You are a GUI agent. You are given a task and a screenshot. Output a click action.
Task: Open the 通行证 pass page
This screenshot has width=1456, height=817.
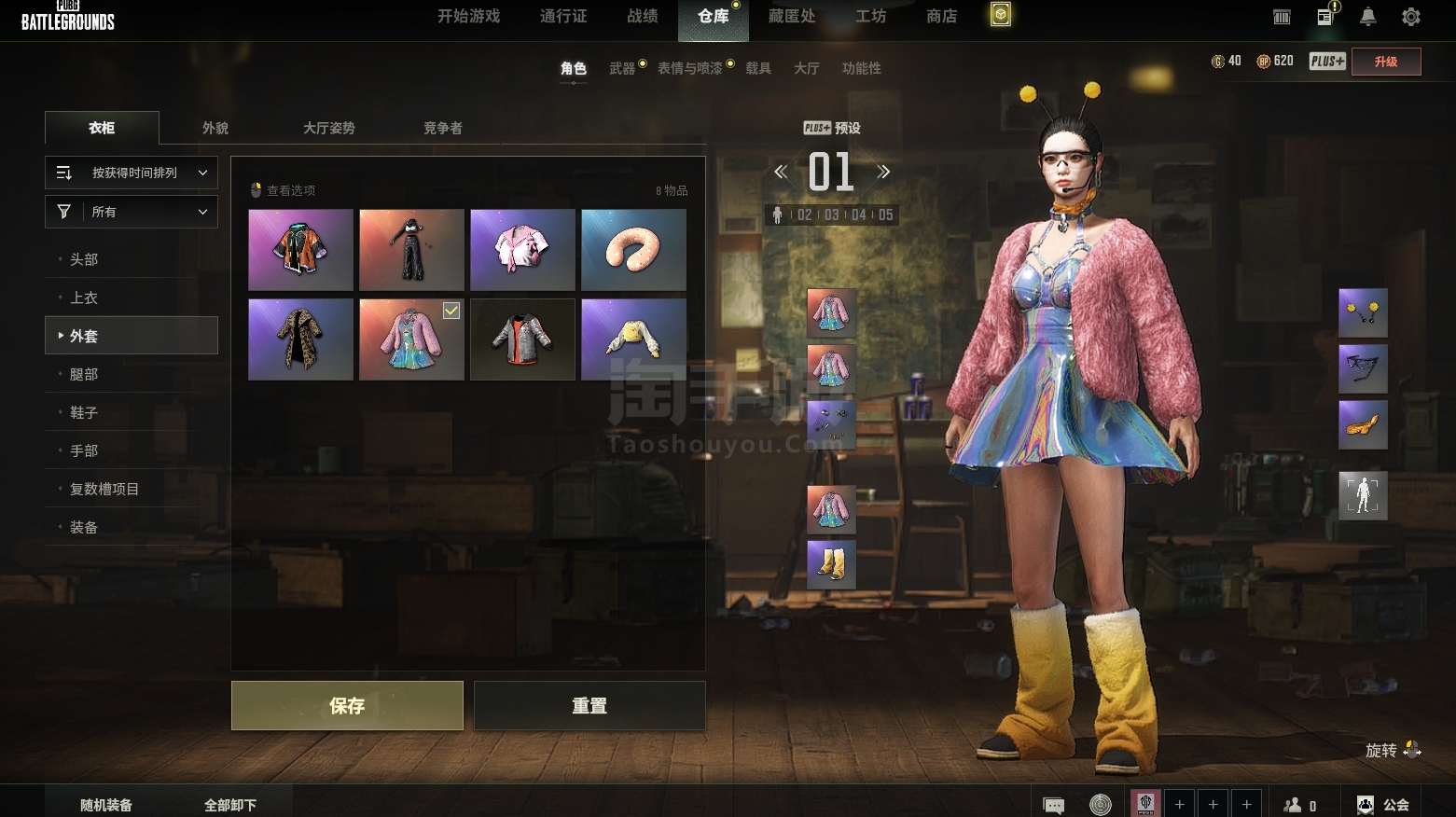pos(563,17)
